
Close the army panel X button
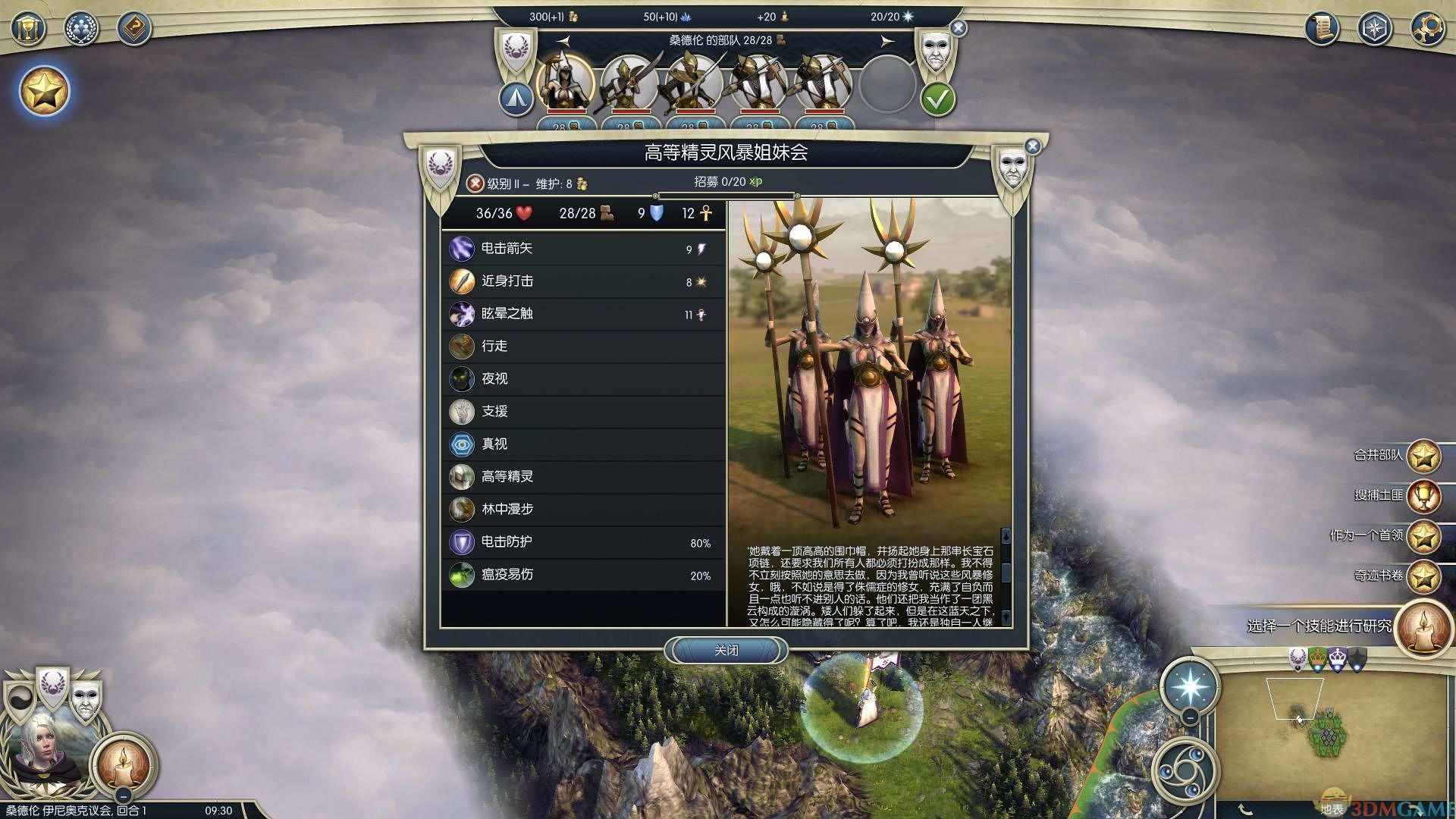959,29
